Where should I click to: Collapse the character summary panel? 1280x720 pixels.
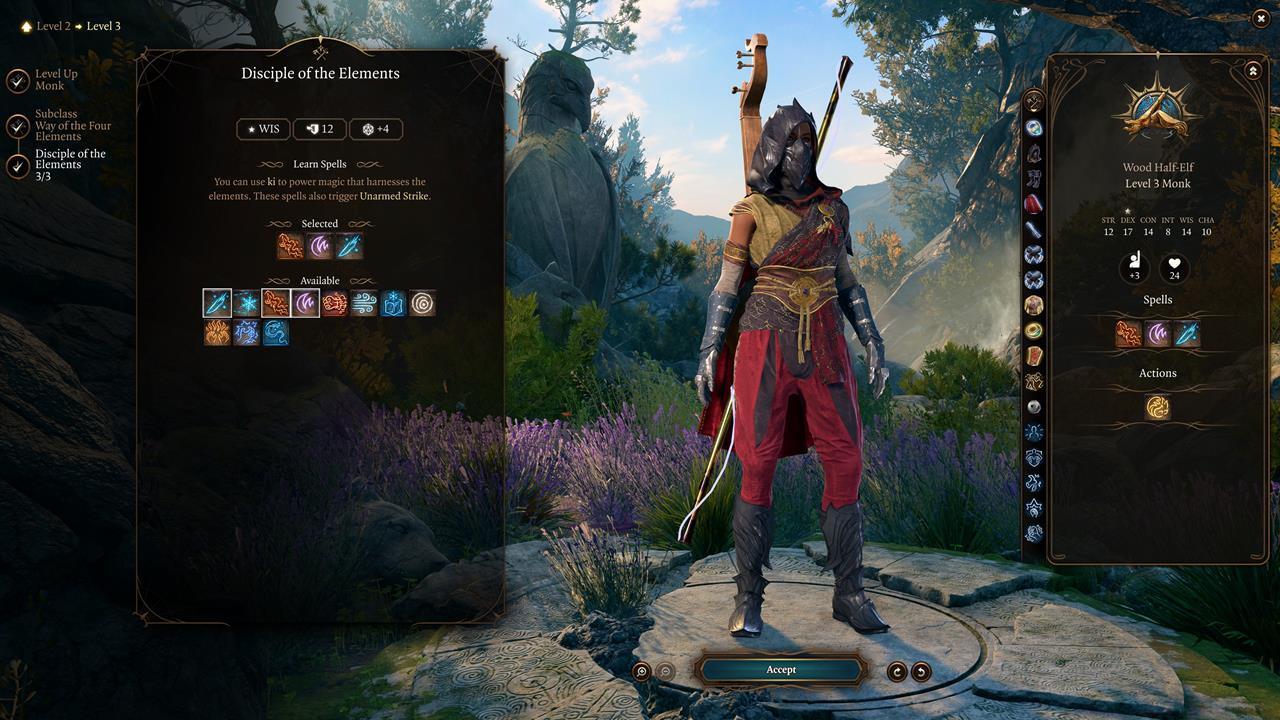pyautogui.click(x=1252, y=71)
